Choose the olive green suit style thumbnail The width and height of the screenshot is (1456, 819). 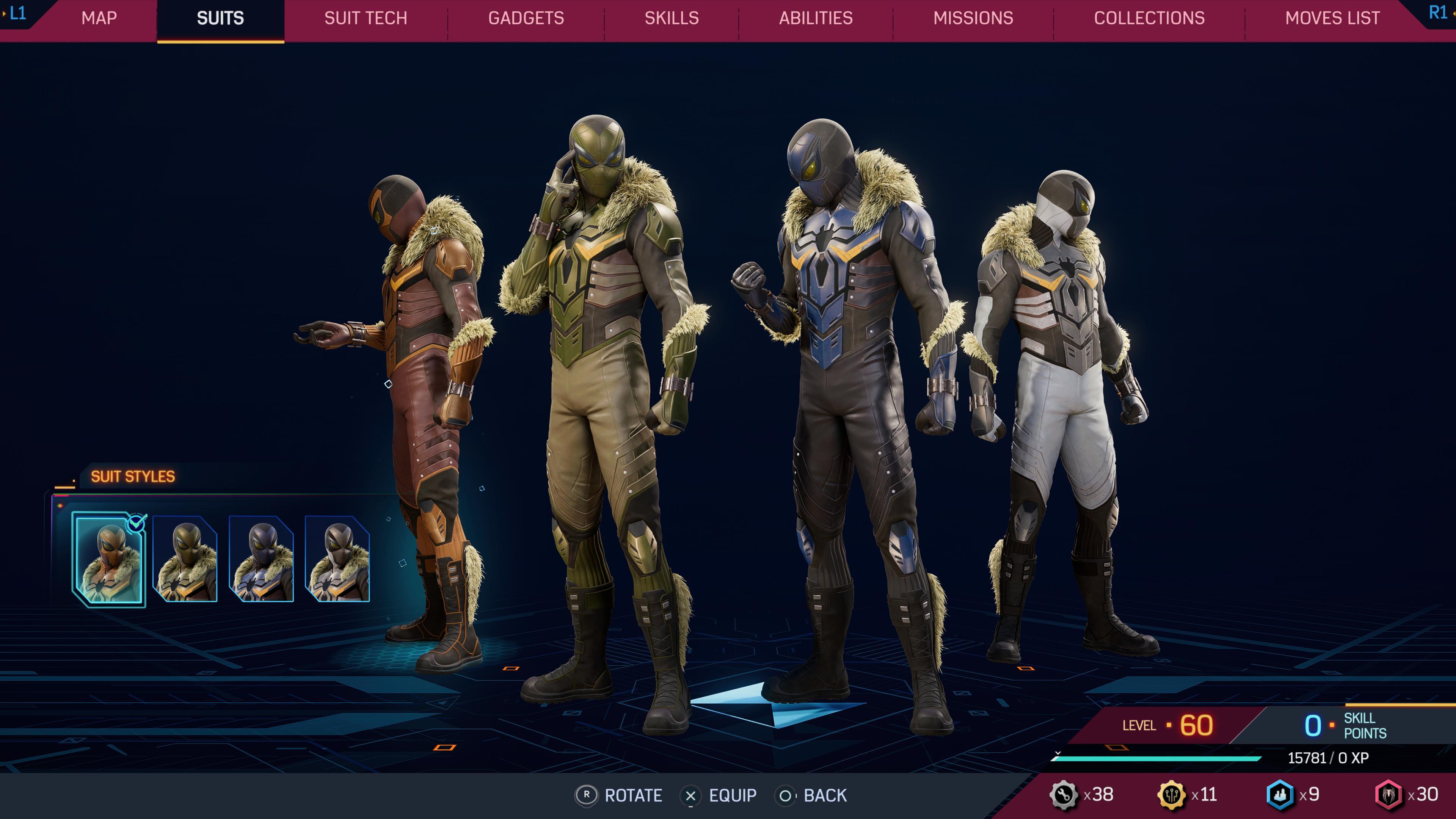[185, 560]
